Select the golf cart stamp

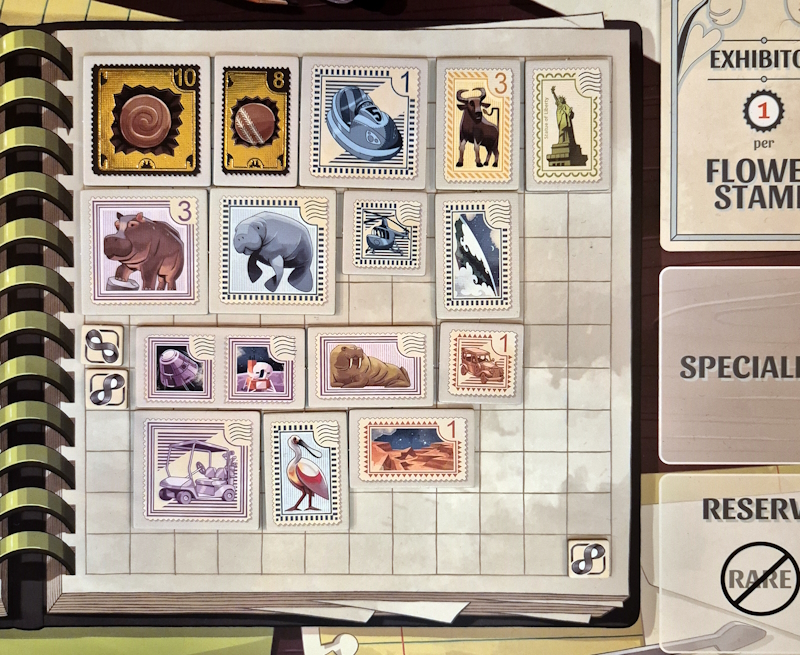coord(196,468)
